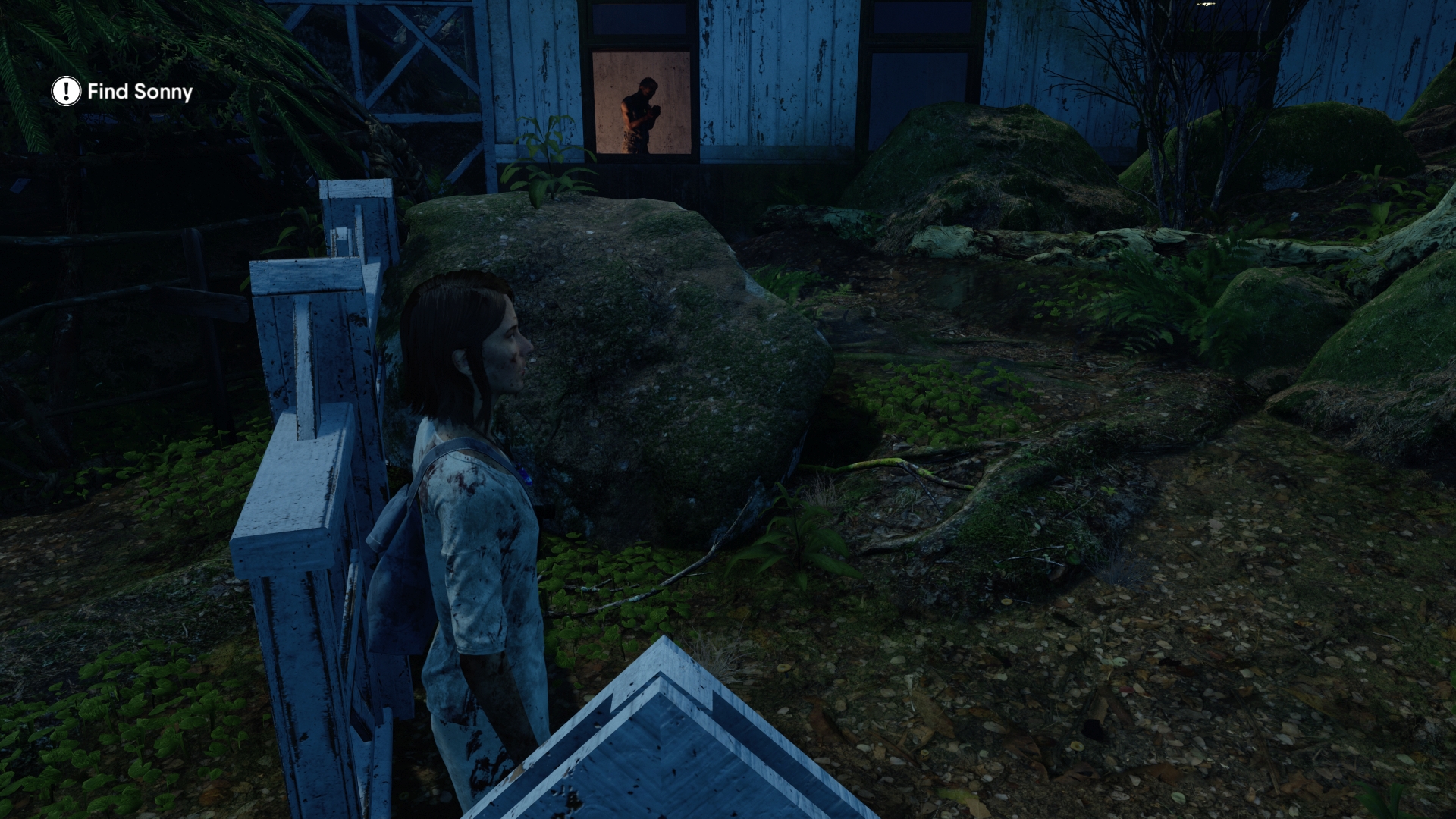The width and height of the screenshot is (1456, 819).
Task: Select the Find Sonny objective tracker
Action: click(123, 92)
